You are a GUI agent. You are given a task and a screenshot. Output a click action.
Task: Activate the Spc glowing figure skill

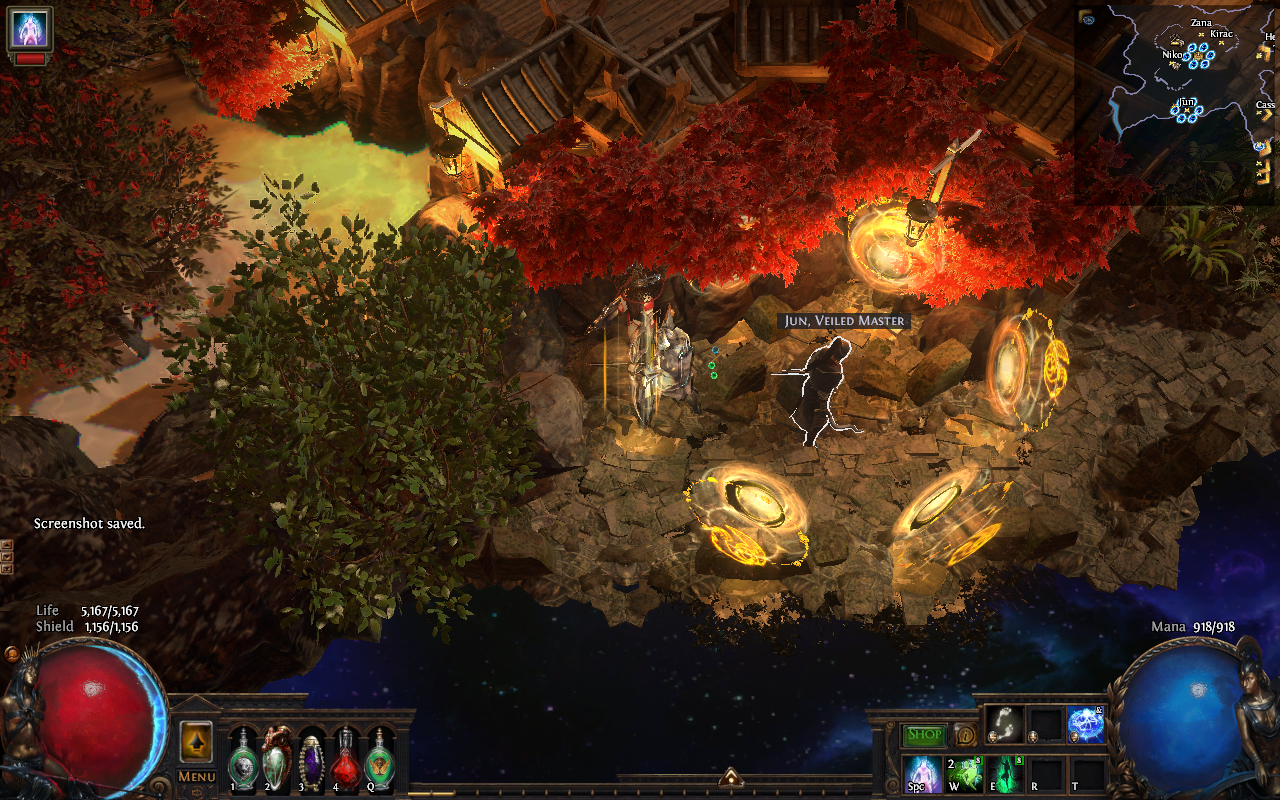921,774
